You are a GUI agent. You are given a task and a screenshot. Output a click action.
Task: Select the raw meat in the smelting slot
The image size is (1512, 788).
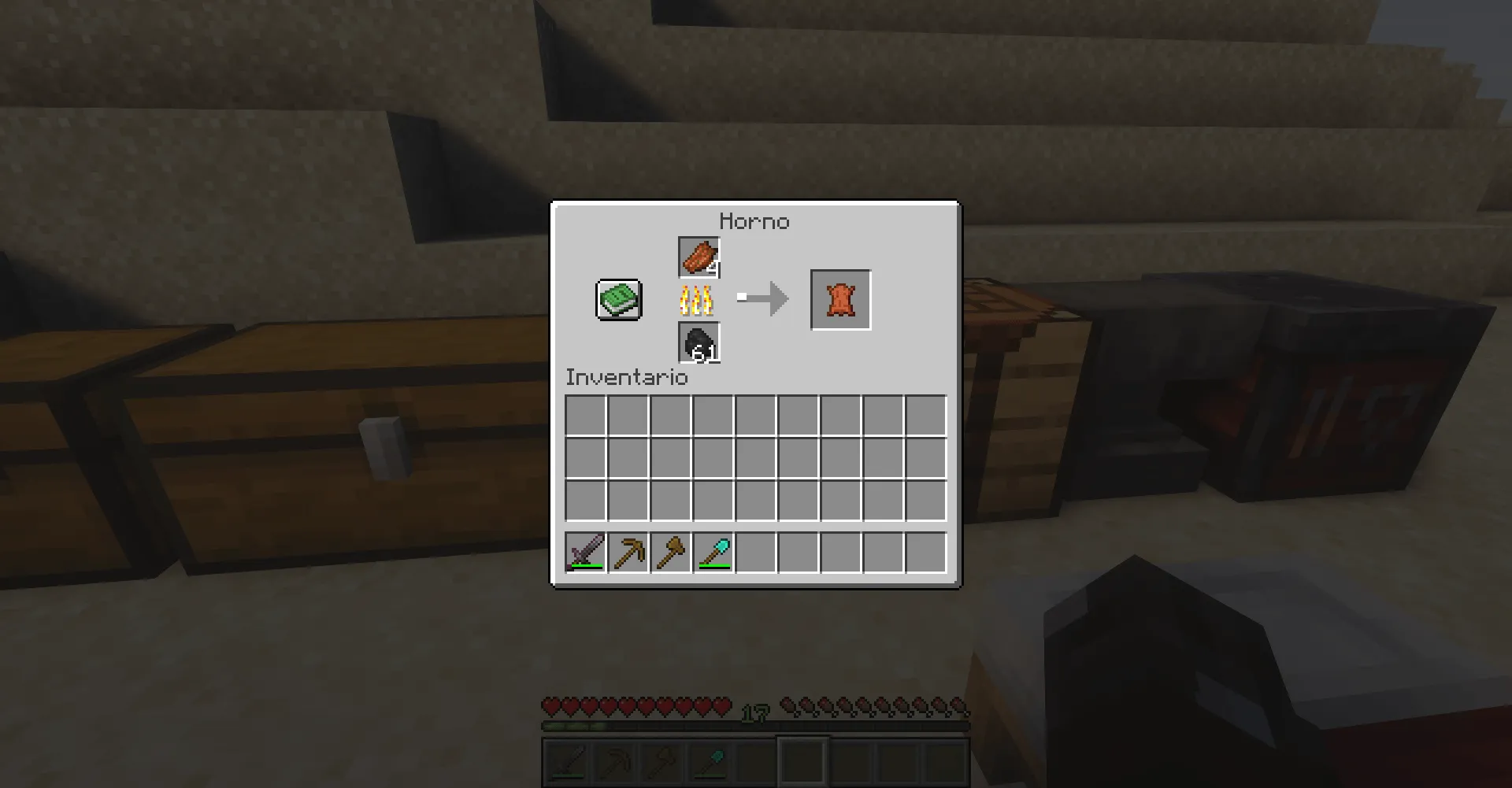[698, 255]
